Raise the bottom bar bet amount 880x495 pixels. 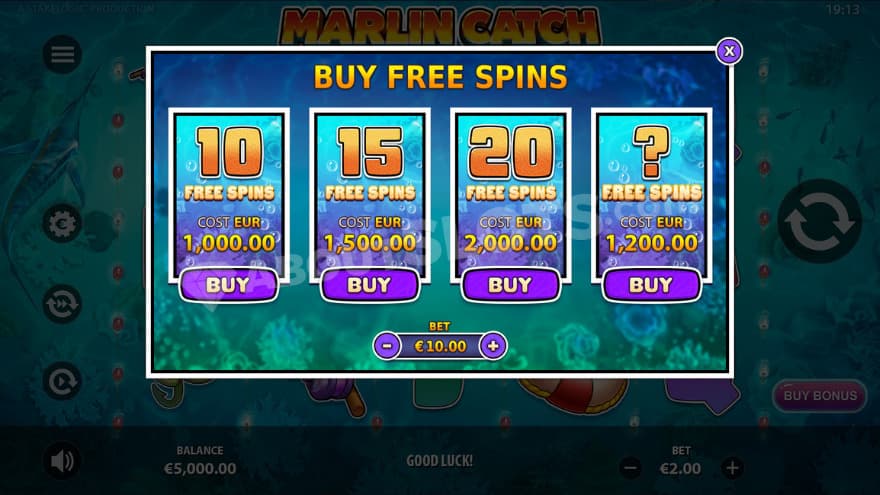click(x=733, y=467)
